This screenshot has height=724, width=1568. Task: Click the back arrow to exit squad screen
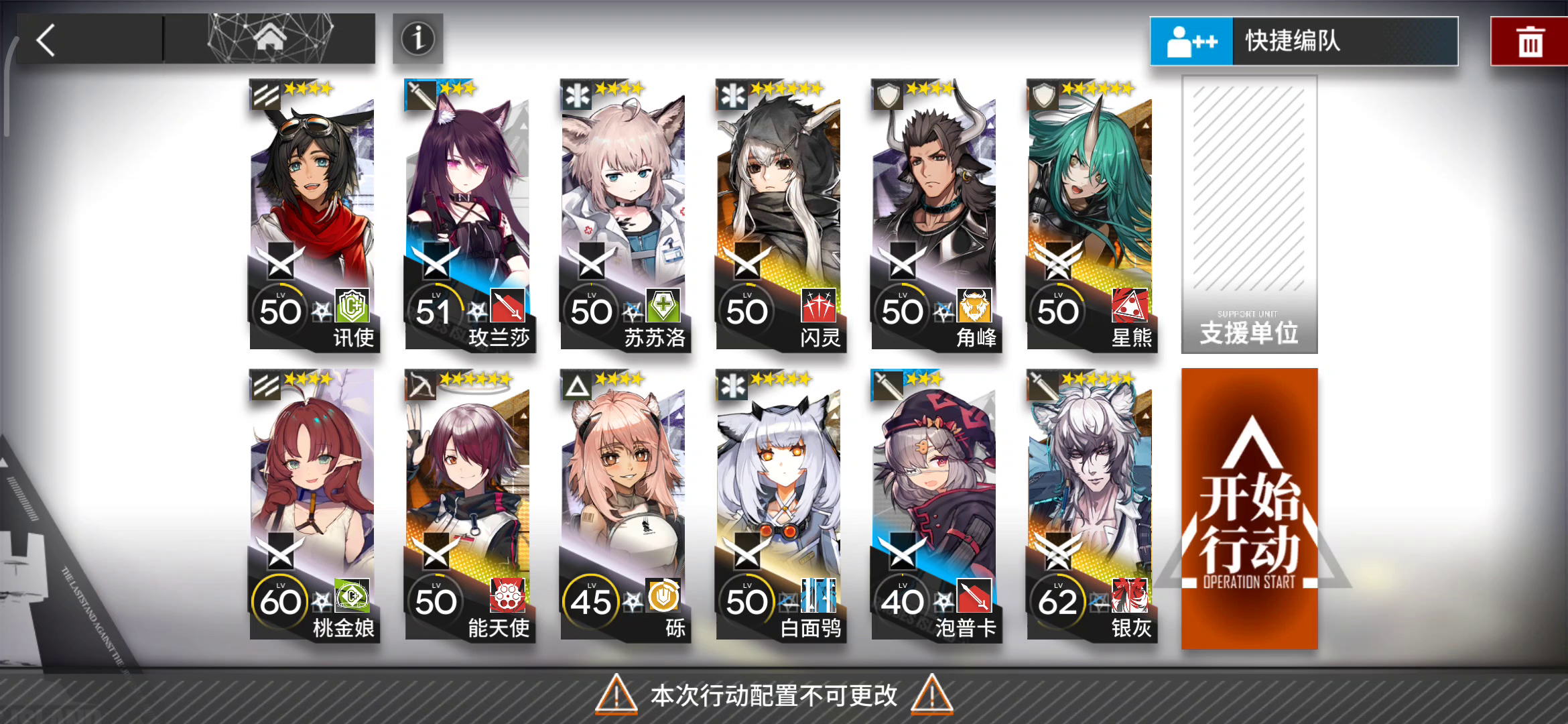(x=46, y=40)
